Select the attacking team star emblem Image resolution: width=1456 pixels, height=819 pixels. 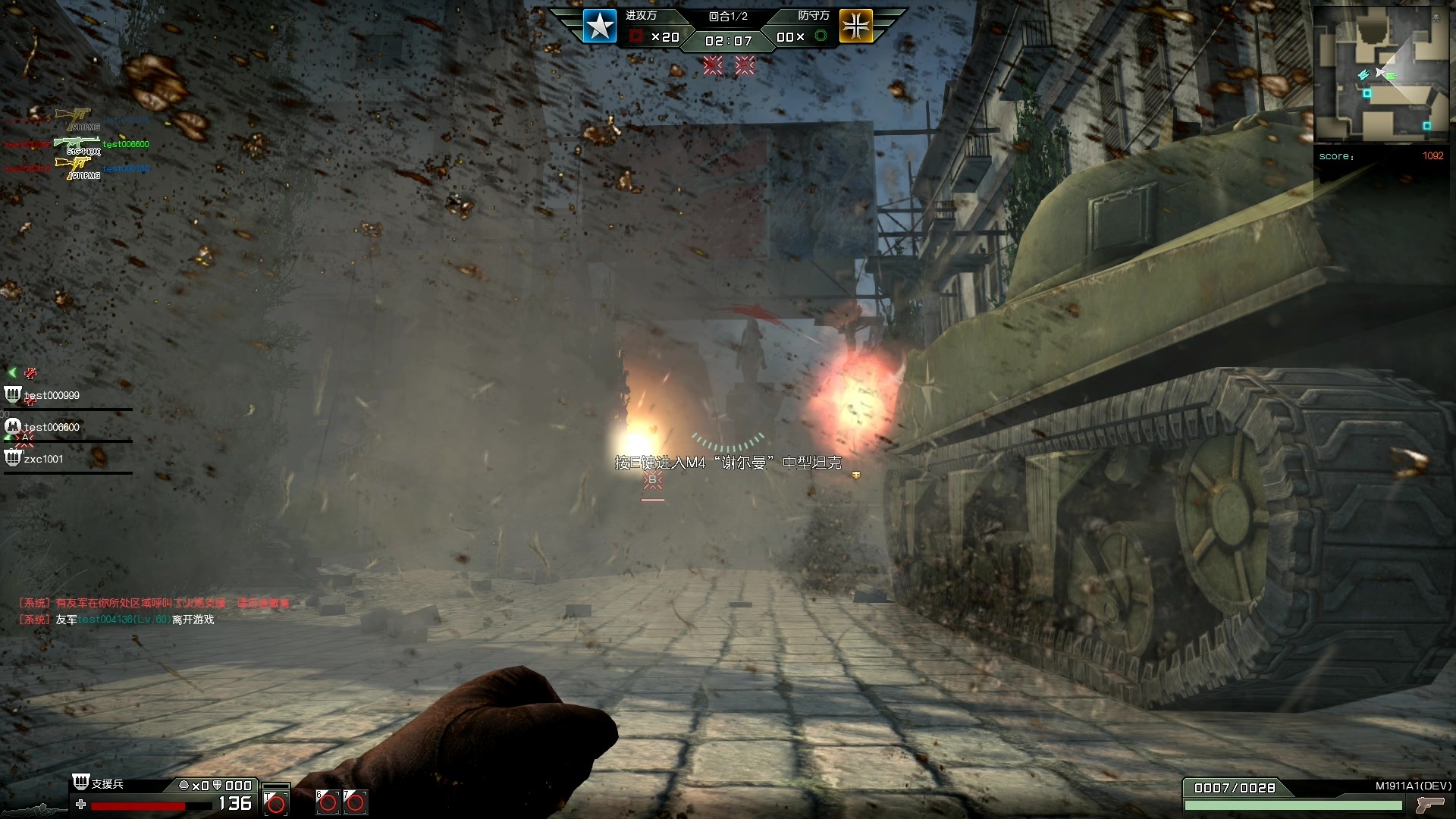click(599, 27)
